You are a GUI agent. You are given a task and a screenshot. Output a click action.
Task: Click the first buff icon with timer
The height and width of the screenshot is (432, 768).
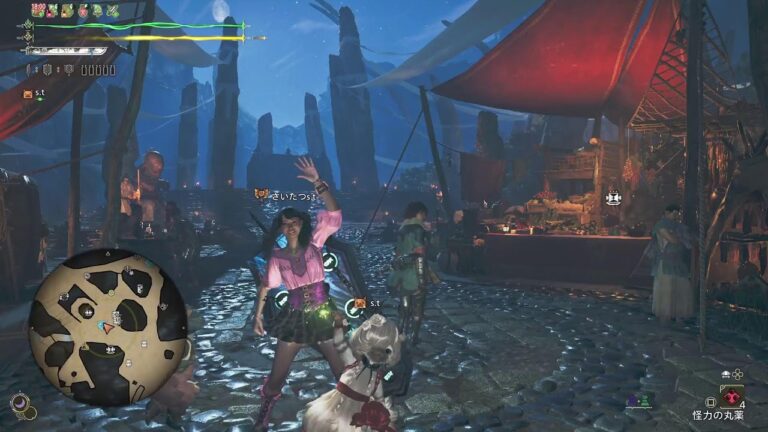tap(38, 11)
